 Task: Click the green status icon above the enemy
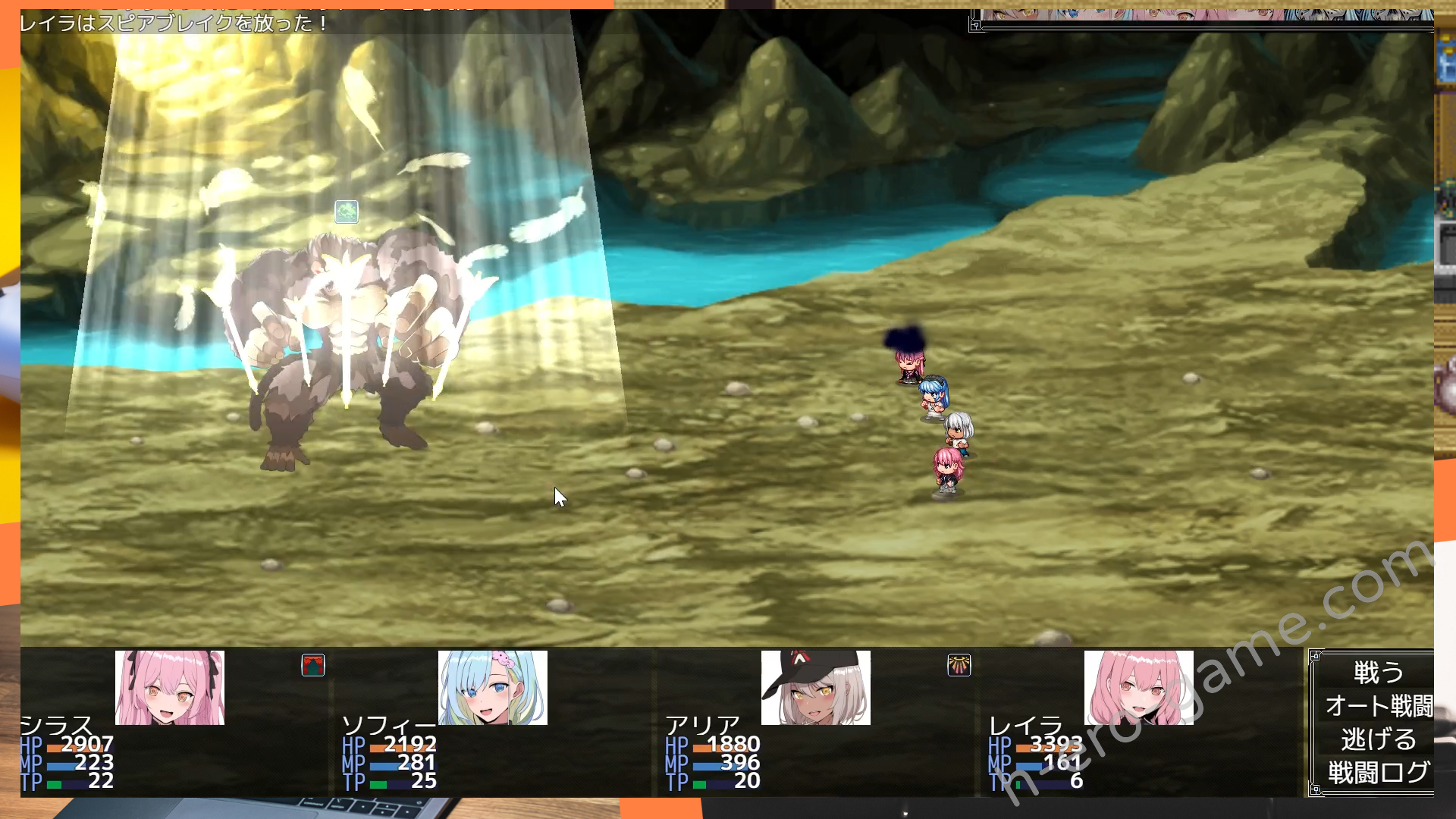[x=347, y=212]
